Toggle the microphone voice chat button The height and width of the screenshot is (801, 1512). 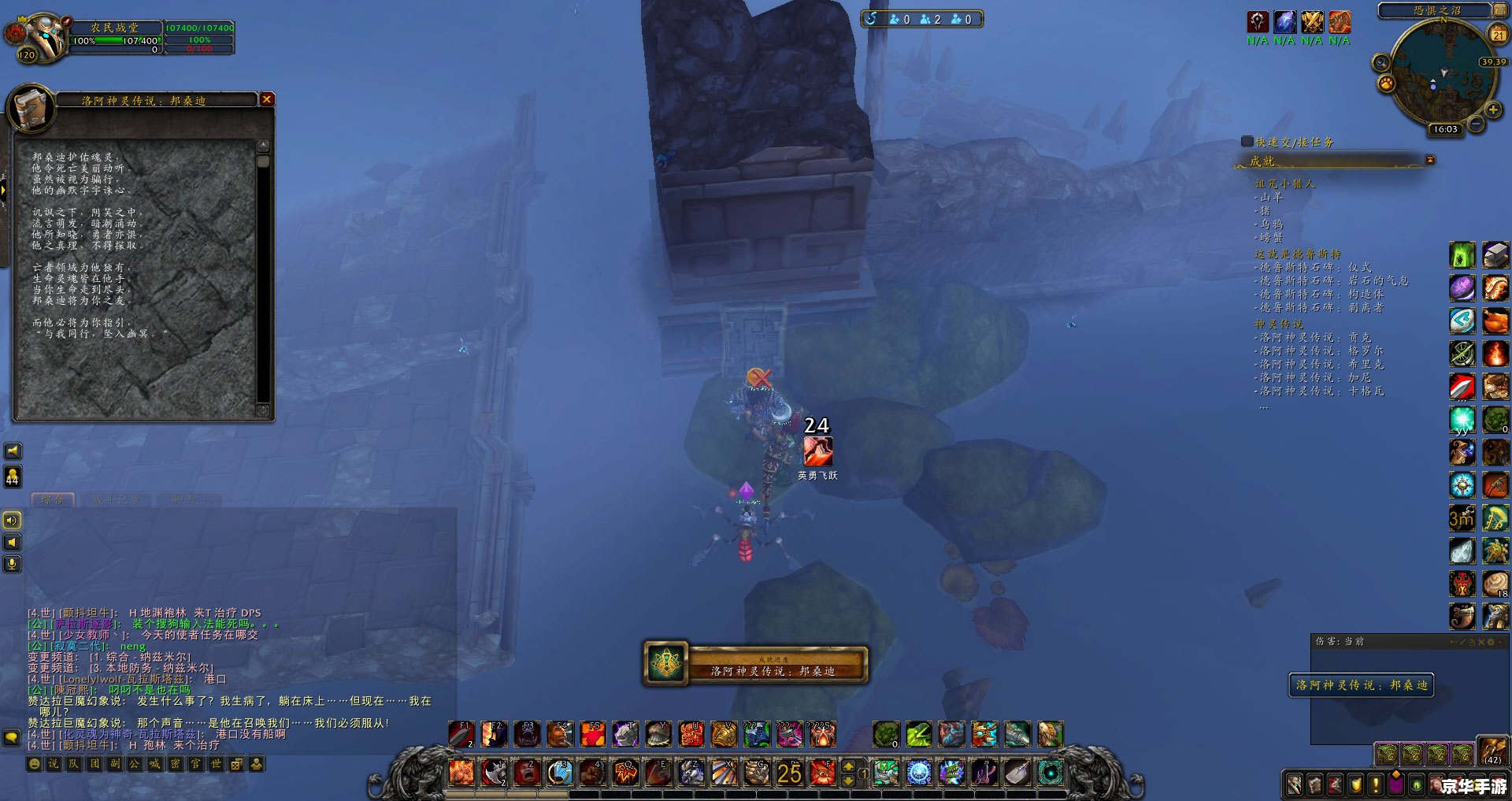pyautogui.click(x=12, y=564)
